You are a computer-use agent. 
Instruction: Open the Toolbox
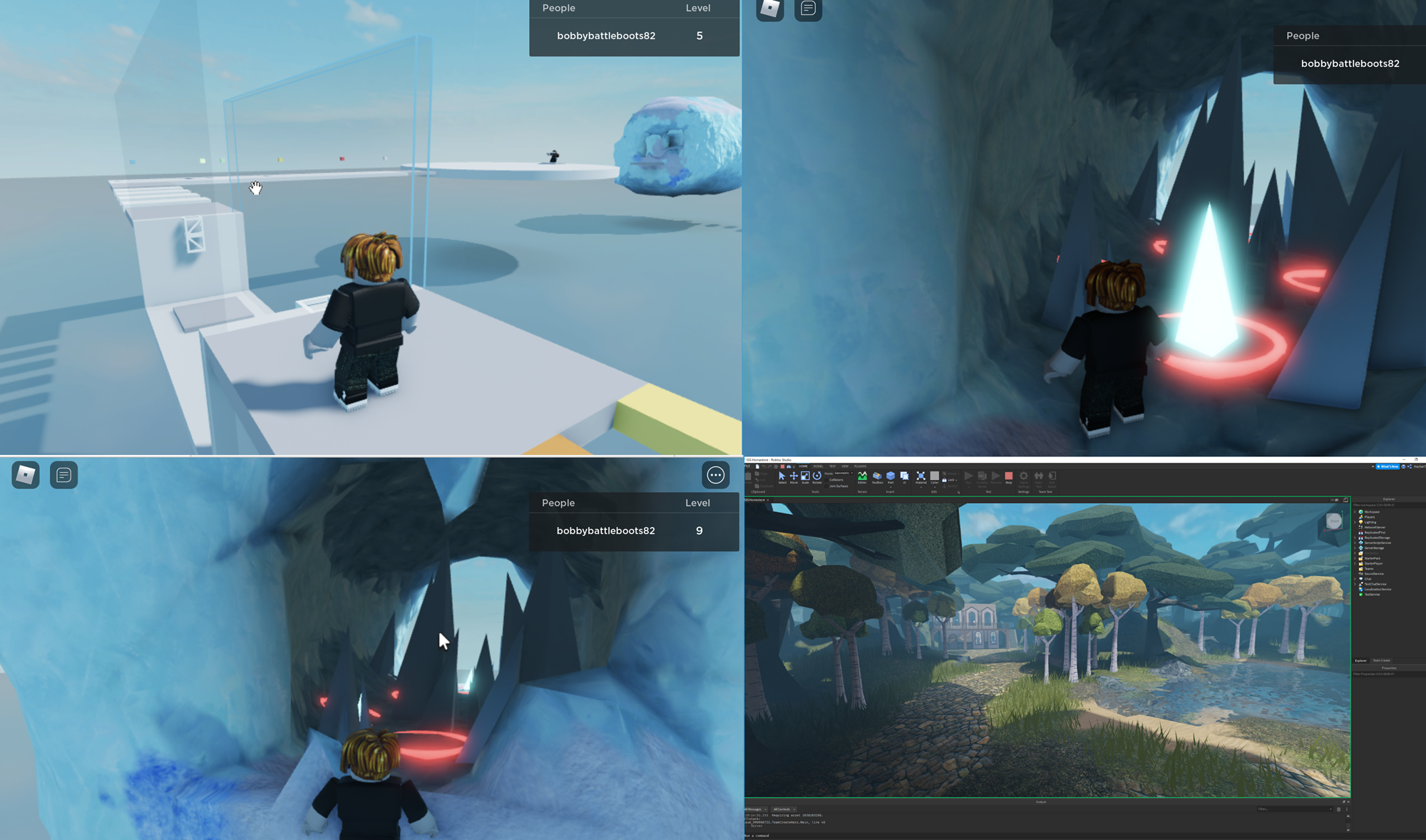[x=876, y=477]
